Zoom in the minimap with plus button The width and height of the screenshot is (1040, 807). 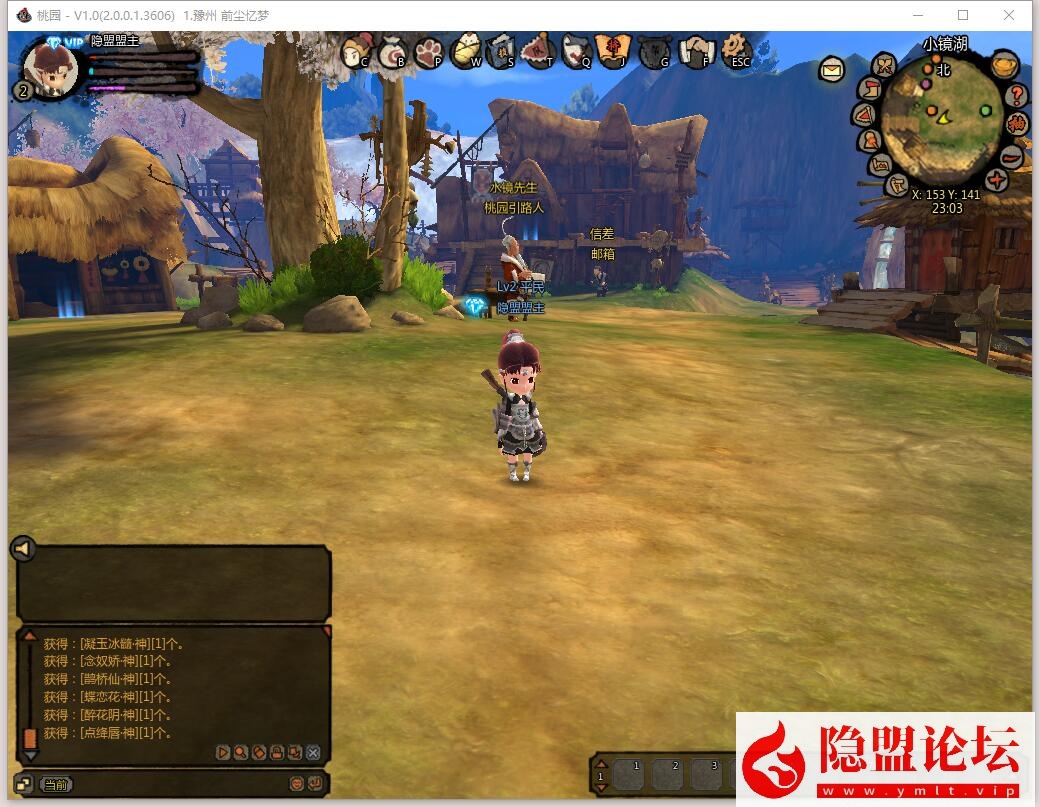coord(996,180)
